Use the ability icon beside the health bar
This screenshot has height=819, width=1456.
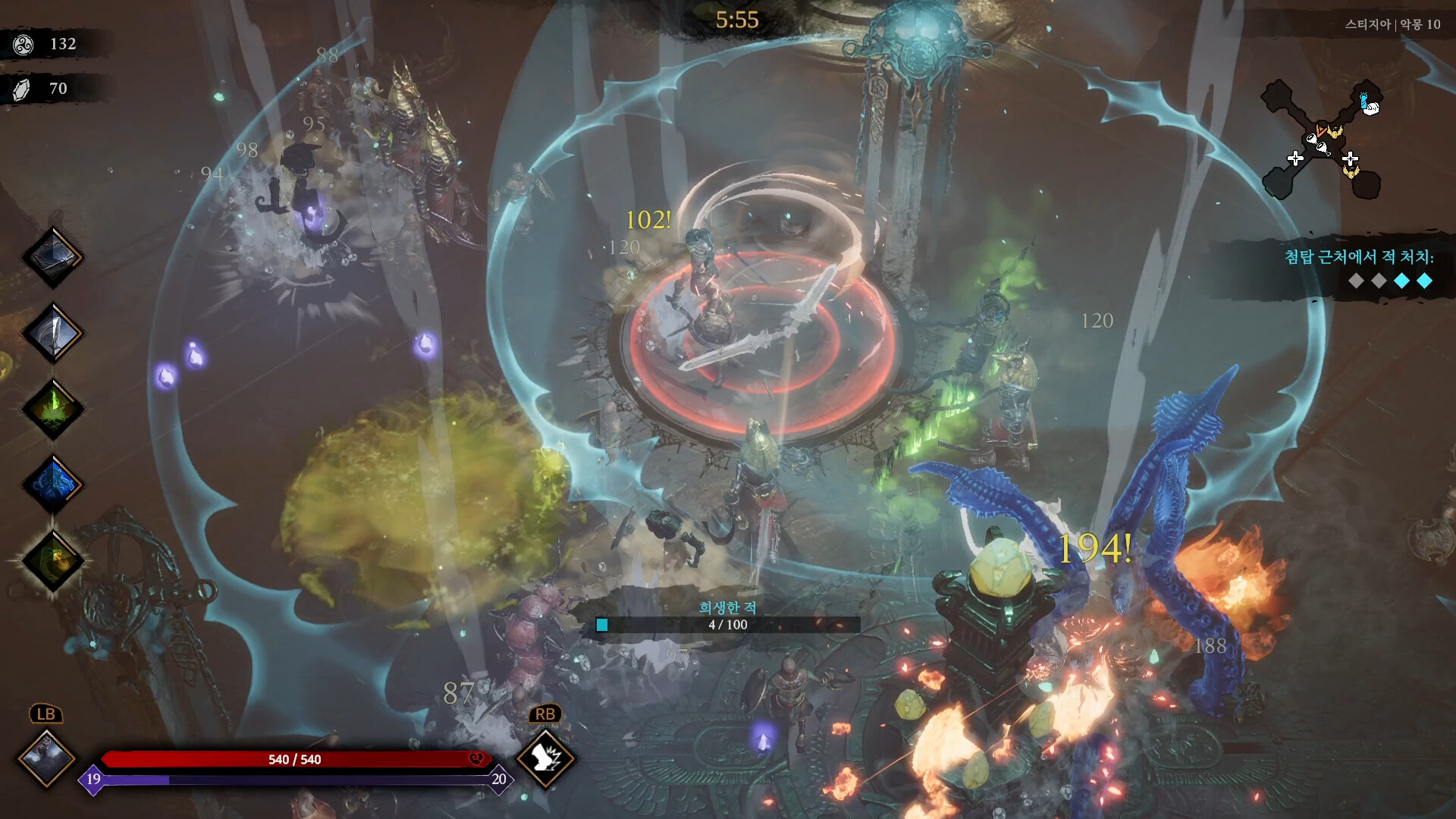coord(46,758)
